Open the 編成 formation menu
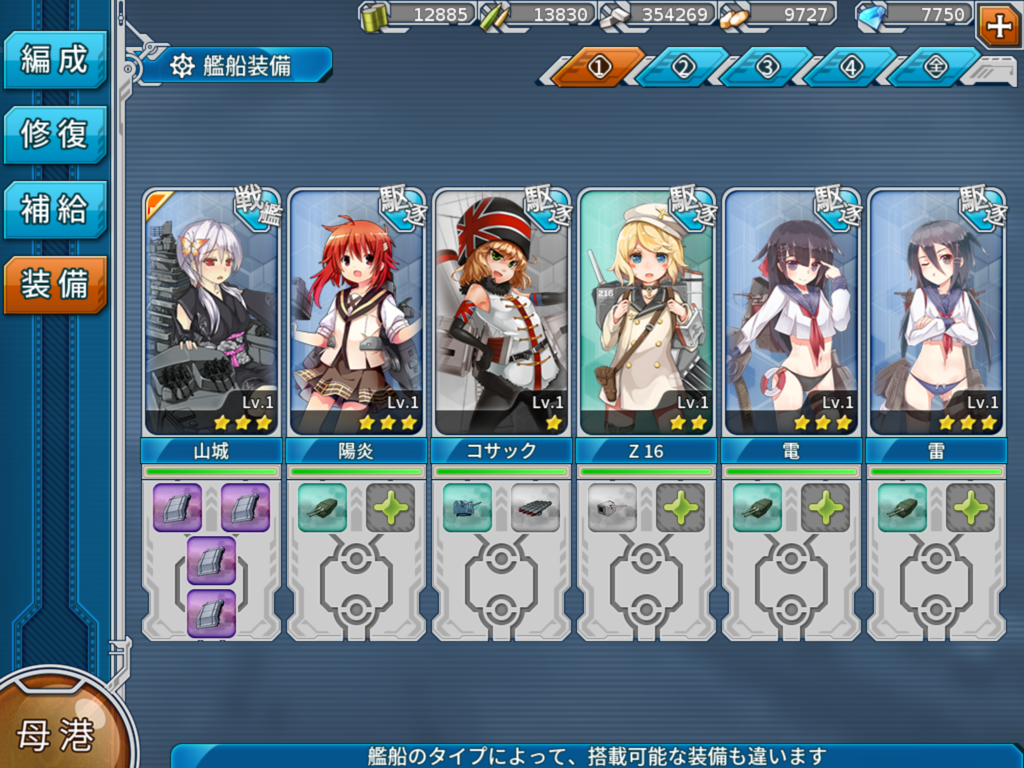The height and width of the screenshot is (768, 1024). [55, 59]
